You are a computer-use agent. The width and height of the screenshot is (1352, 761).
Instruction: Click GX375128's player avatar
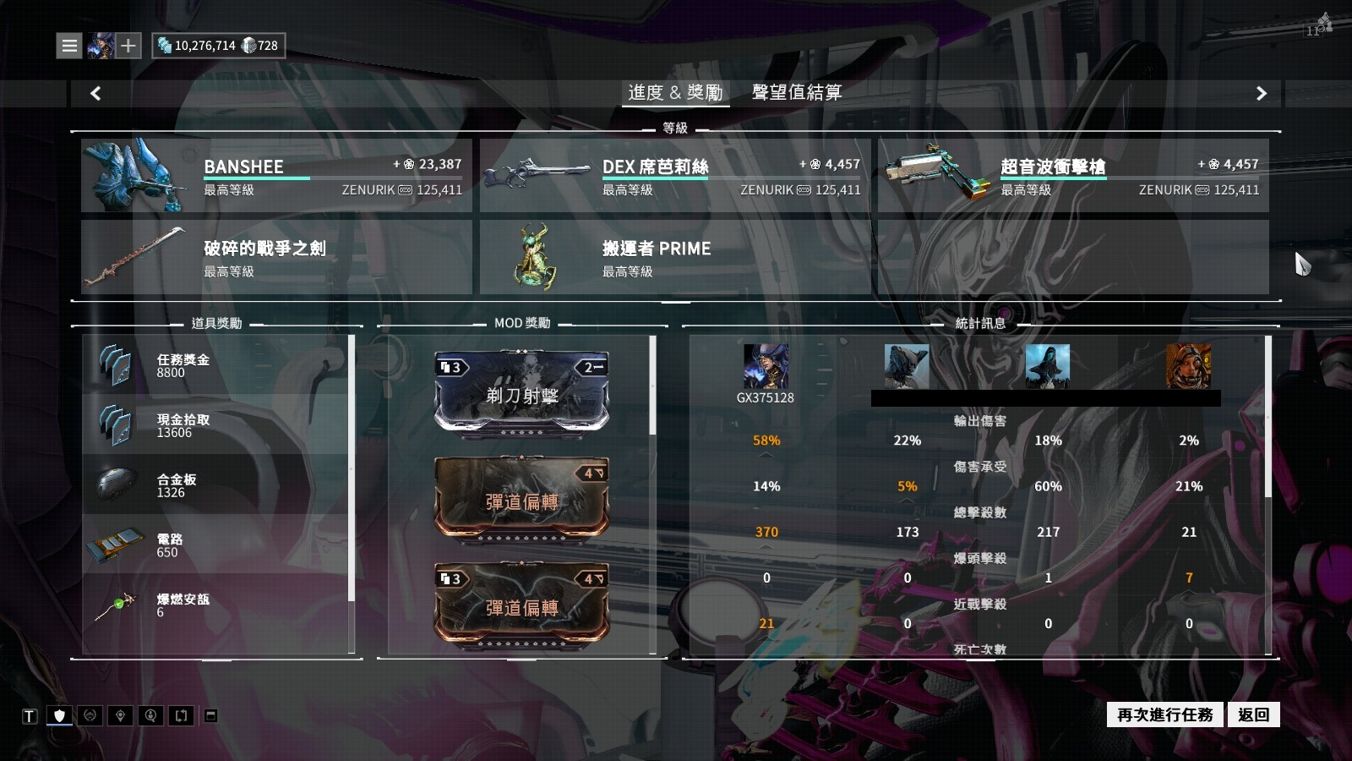pos(766,366)
